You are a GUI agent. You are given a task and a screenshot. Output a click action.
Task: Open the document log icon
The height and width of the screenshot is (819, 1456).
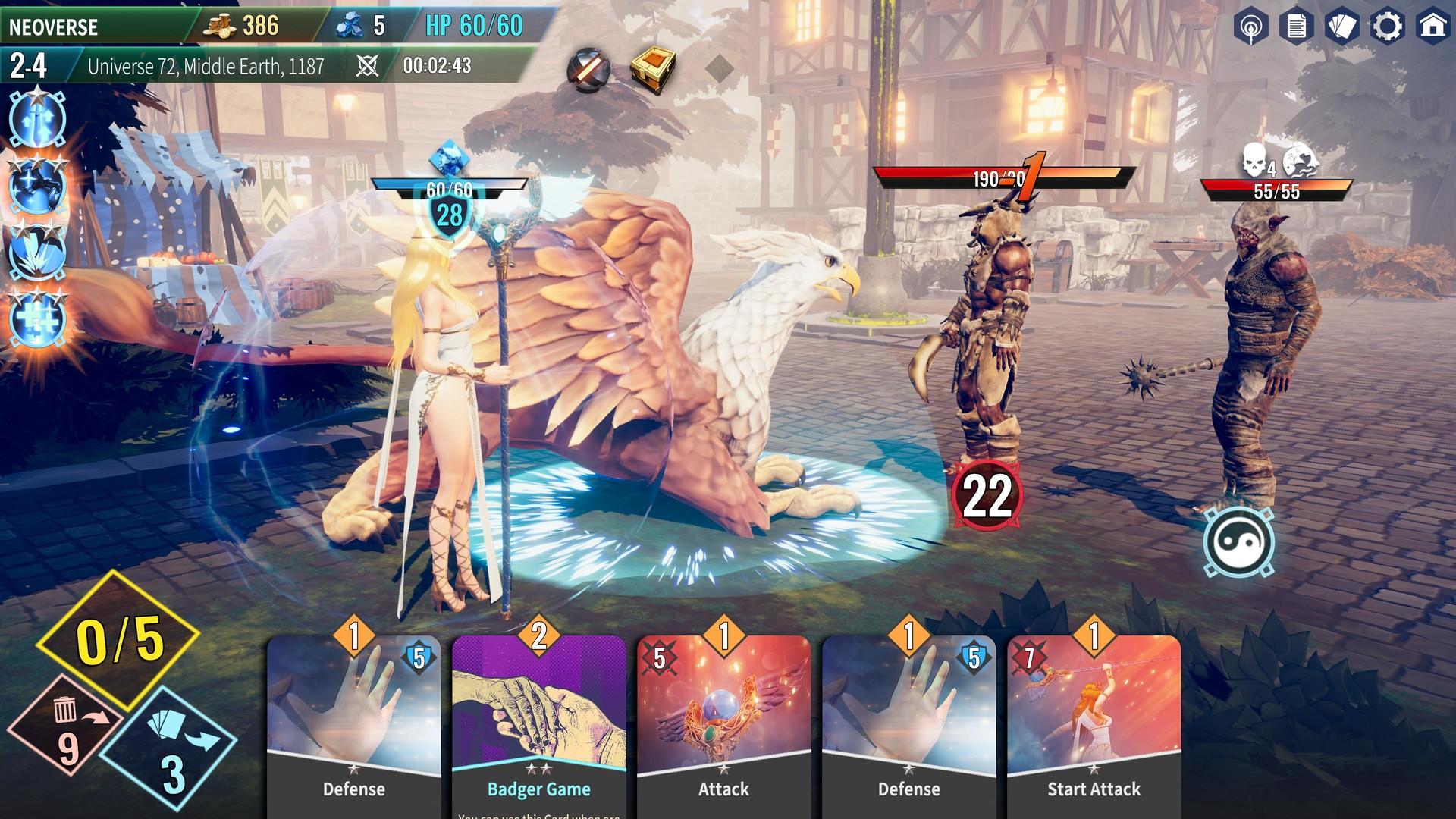(1296, 27)
